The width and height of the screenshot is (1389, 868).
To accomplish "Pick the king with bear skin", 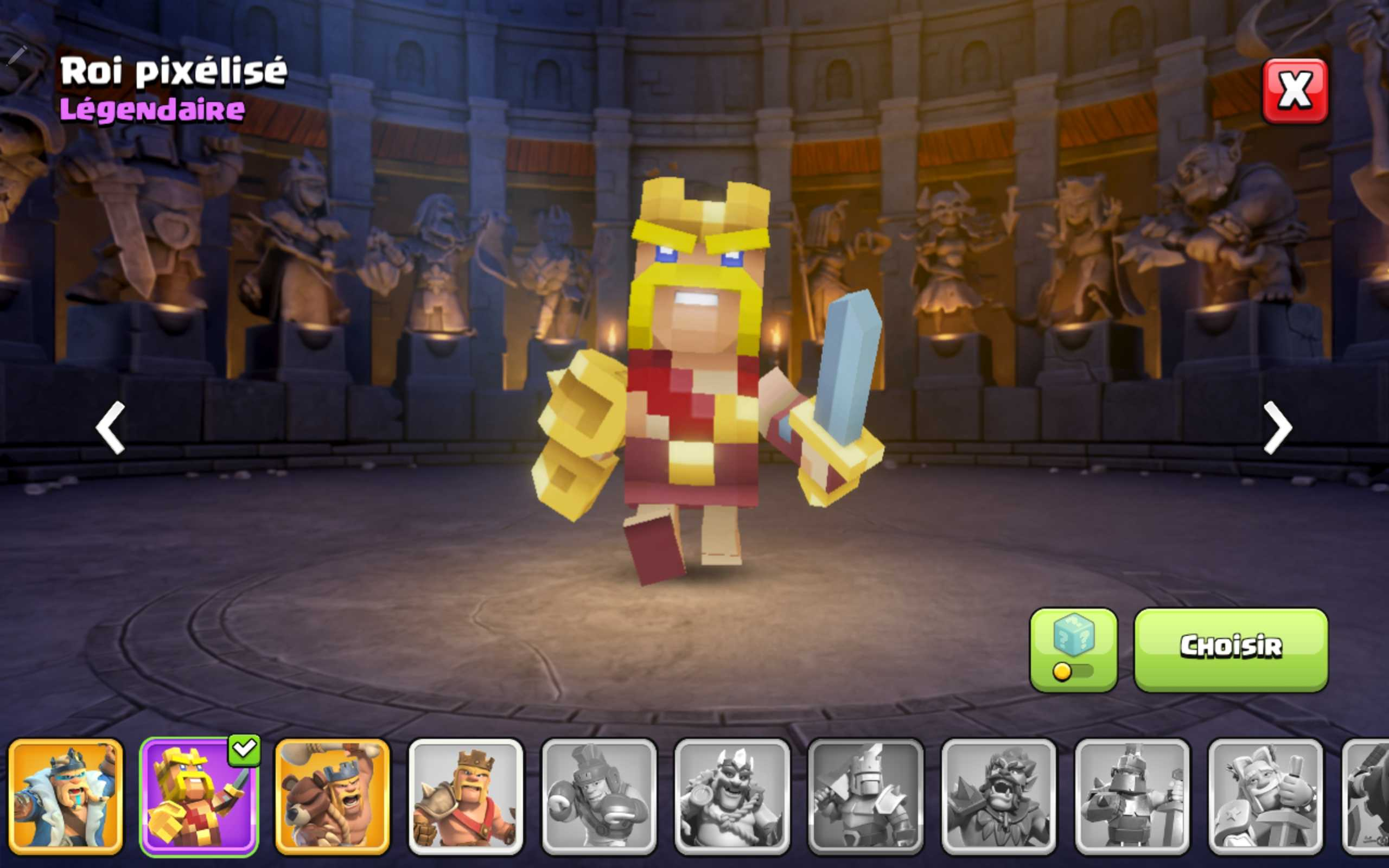I will pyautogui.click(x=332, y=796).
